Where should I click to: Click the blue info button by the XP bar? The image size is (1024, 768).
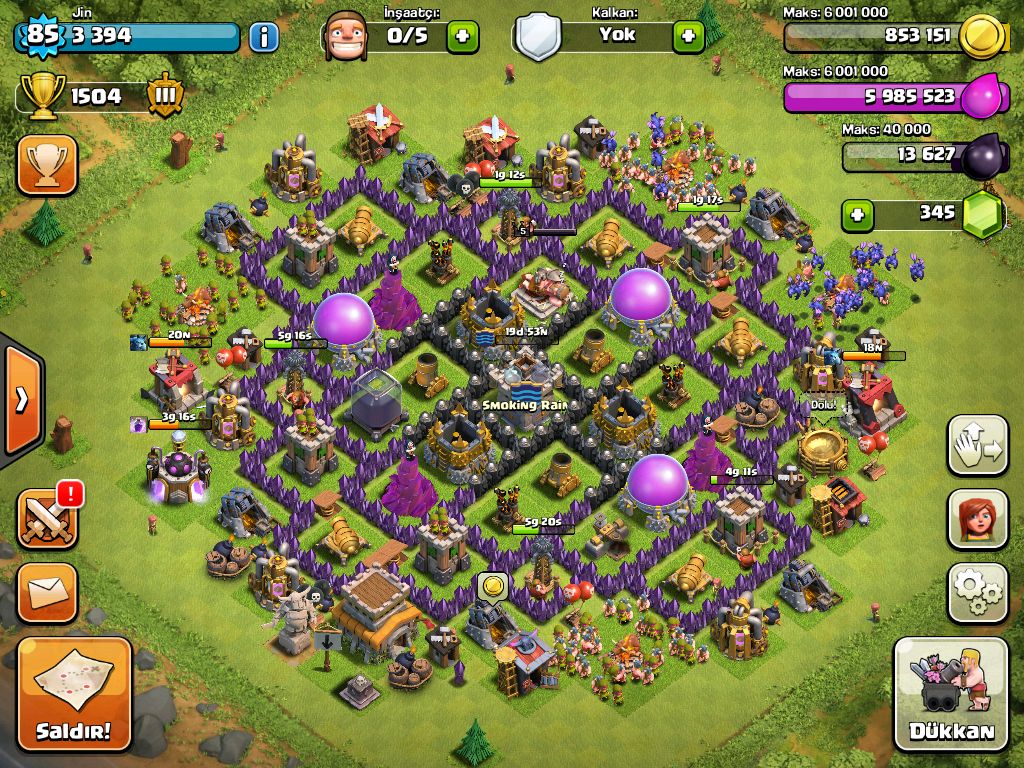click(x=263, y=38)
